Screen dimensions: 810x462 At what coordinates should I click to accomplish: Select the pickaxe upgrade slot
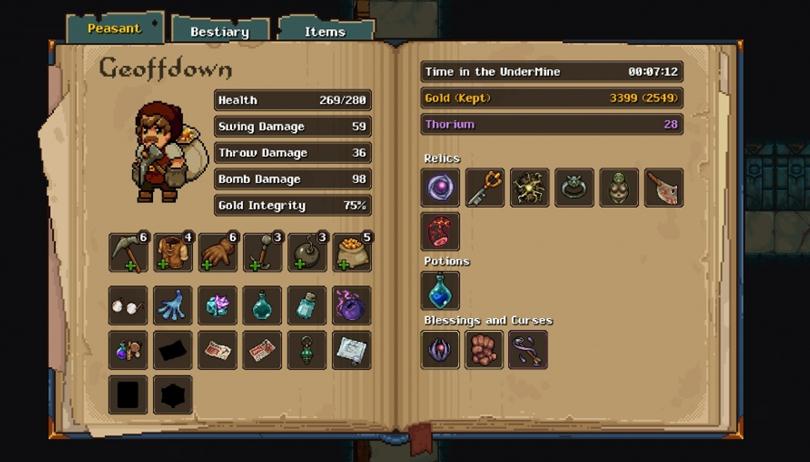coord(128,253)
